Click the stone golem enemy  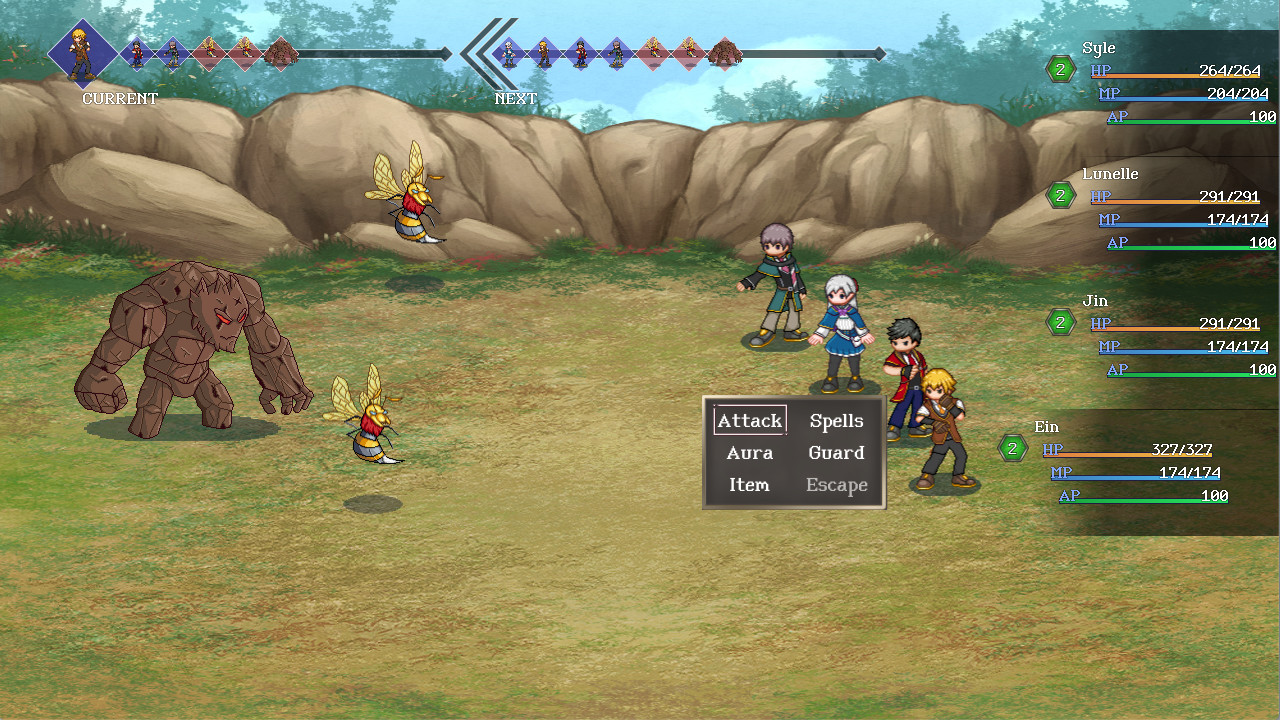[x=190, y=340]
